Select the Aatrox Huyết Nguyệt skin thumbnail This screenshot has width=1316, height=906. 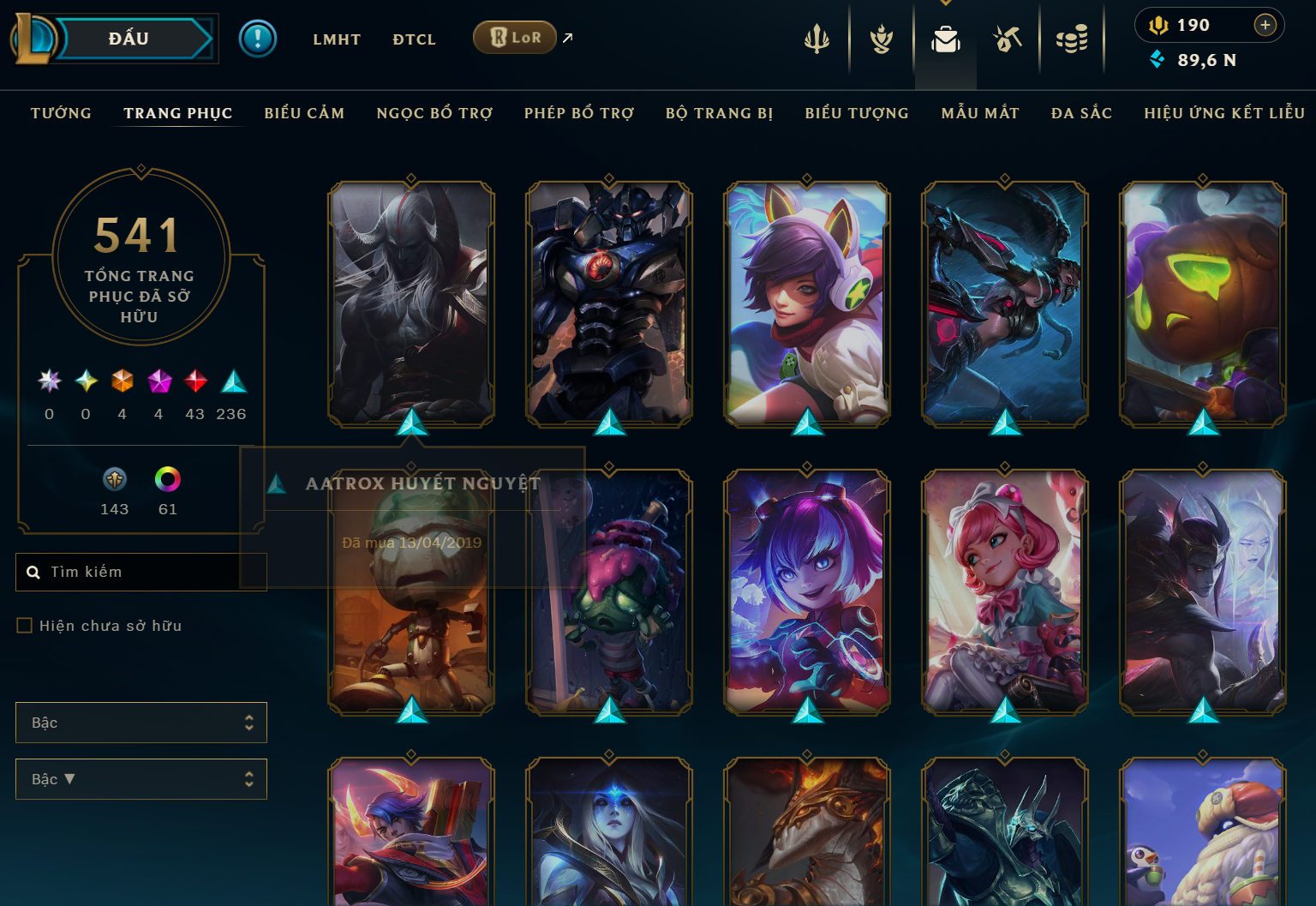pos(411,304)
